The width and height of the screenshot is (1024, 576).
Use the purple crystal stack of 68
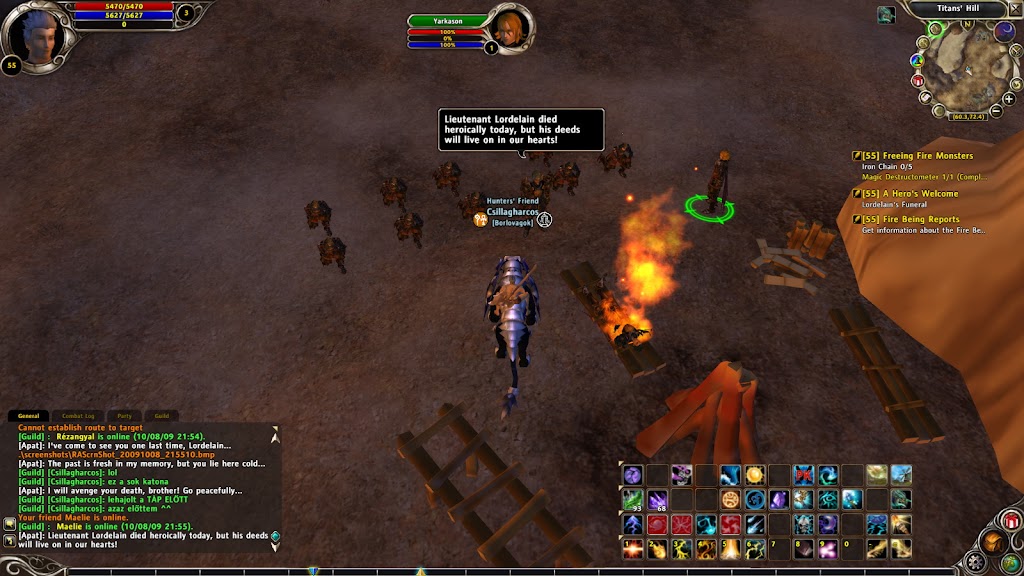pos(657,498)
